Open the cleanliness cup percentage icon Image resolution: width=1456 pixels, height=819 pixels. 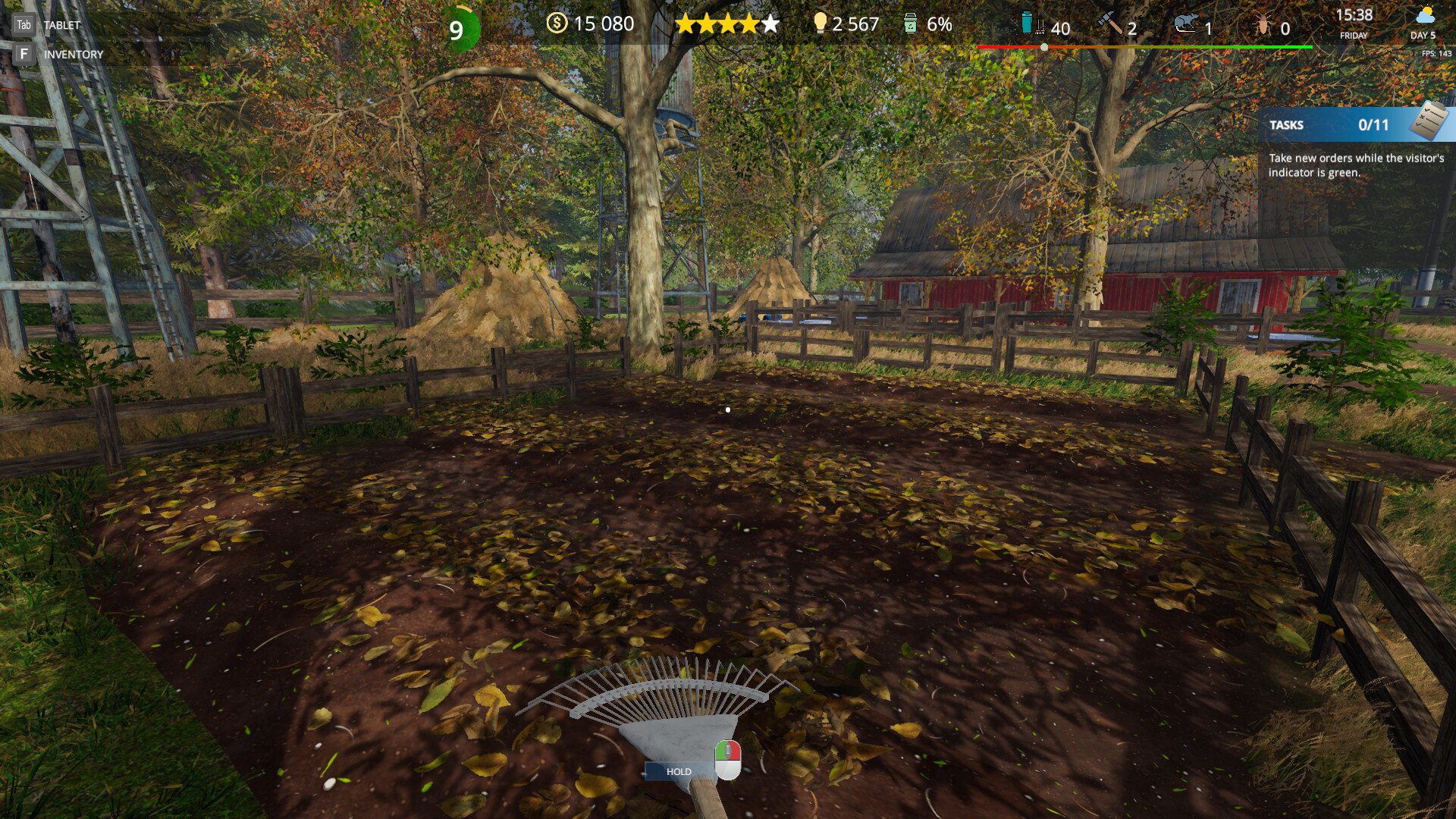click(909, 24)
